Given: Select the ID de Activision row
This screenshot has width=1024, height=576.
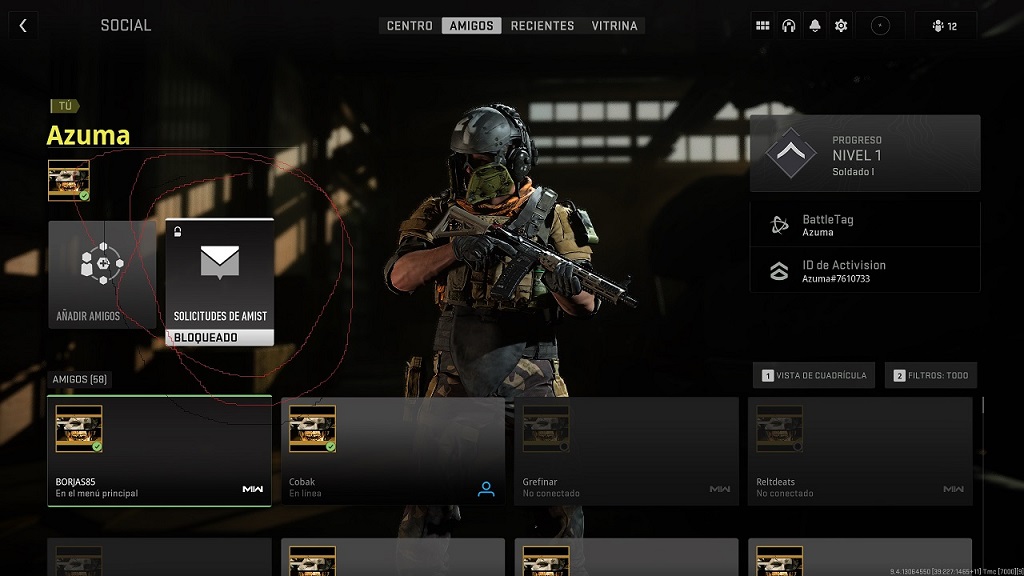Looking at the screenshot, I should 865,270.
